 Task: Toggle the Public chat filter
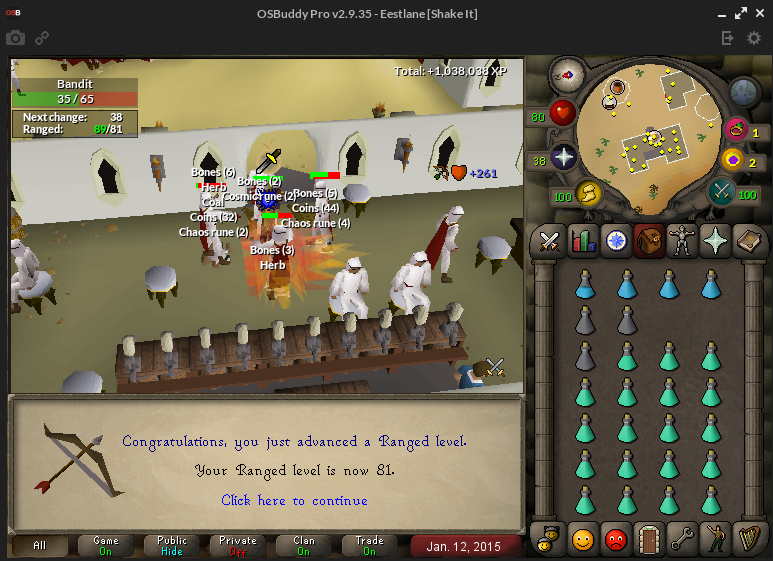pyautogui.click(x=172, y=546)
